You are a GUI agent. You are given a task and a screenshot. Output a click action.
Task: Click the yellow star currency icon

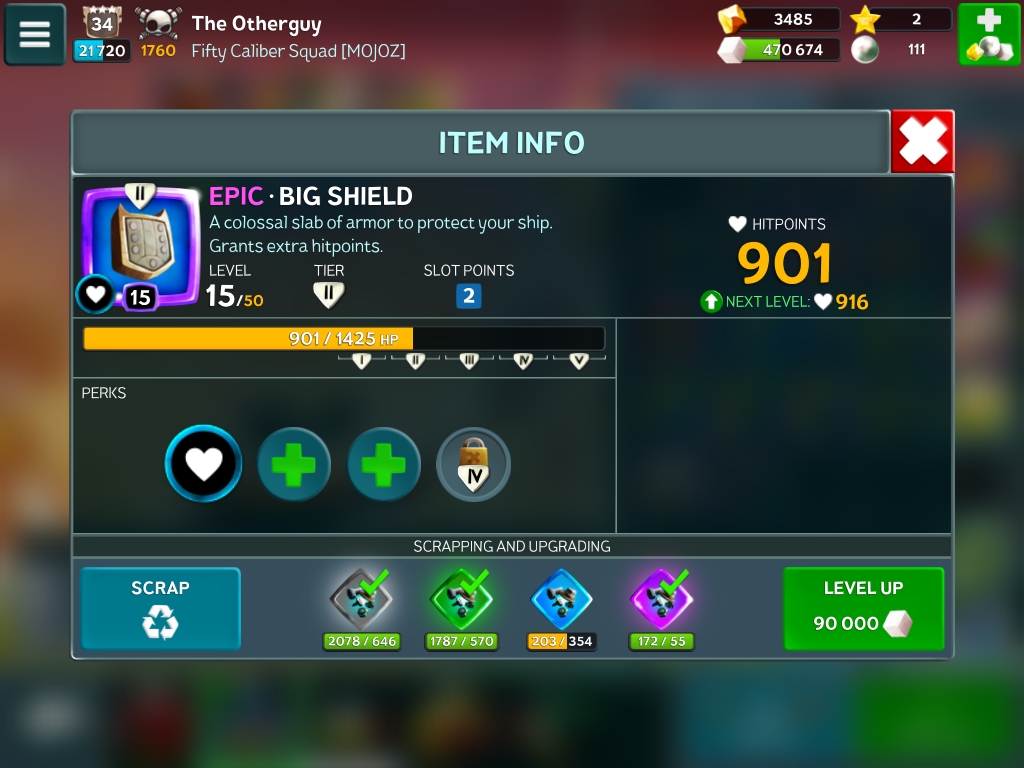pyautogui.click(x=864, y=19)
